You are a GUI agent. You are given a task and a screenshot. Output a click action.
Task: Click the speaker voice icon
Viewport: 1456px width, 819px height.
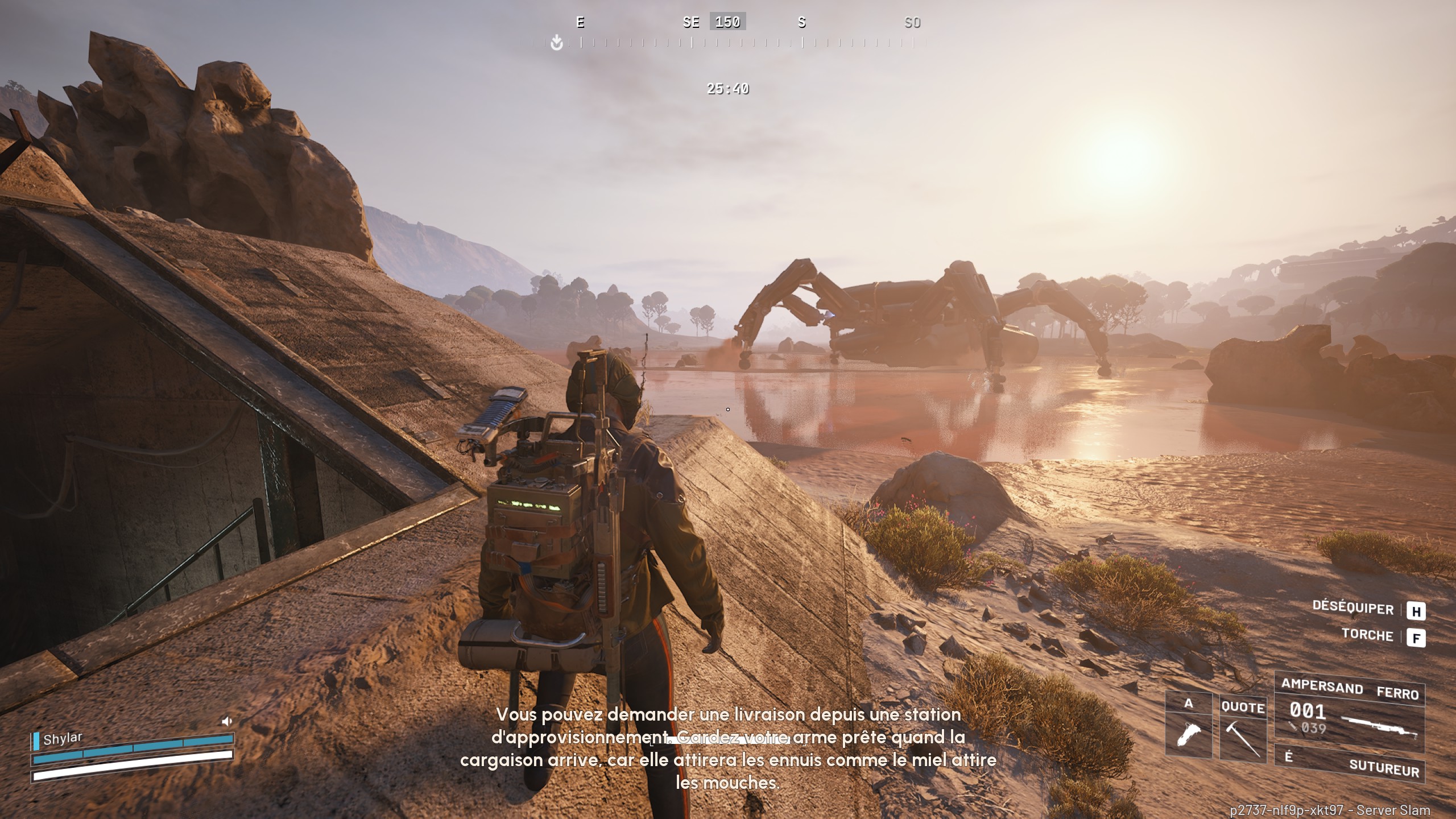click(227, 721)
